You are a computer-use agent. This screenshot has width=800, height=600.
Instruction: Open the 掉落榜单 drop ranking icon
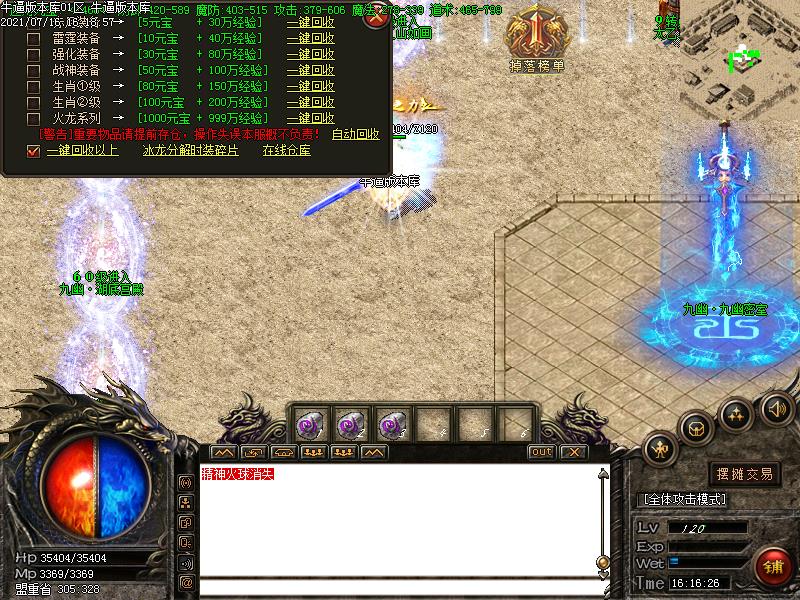click(536, 38)
